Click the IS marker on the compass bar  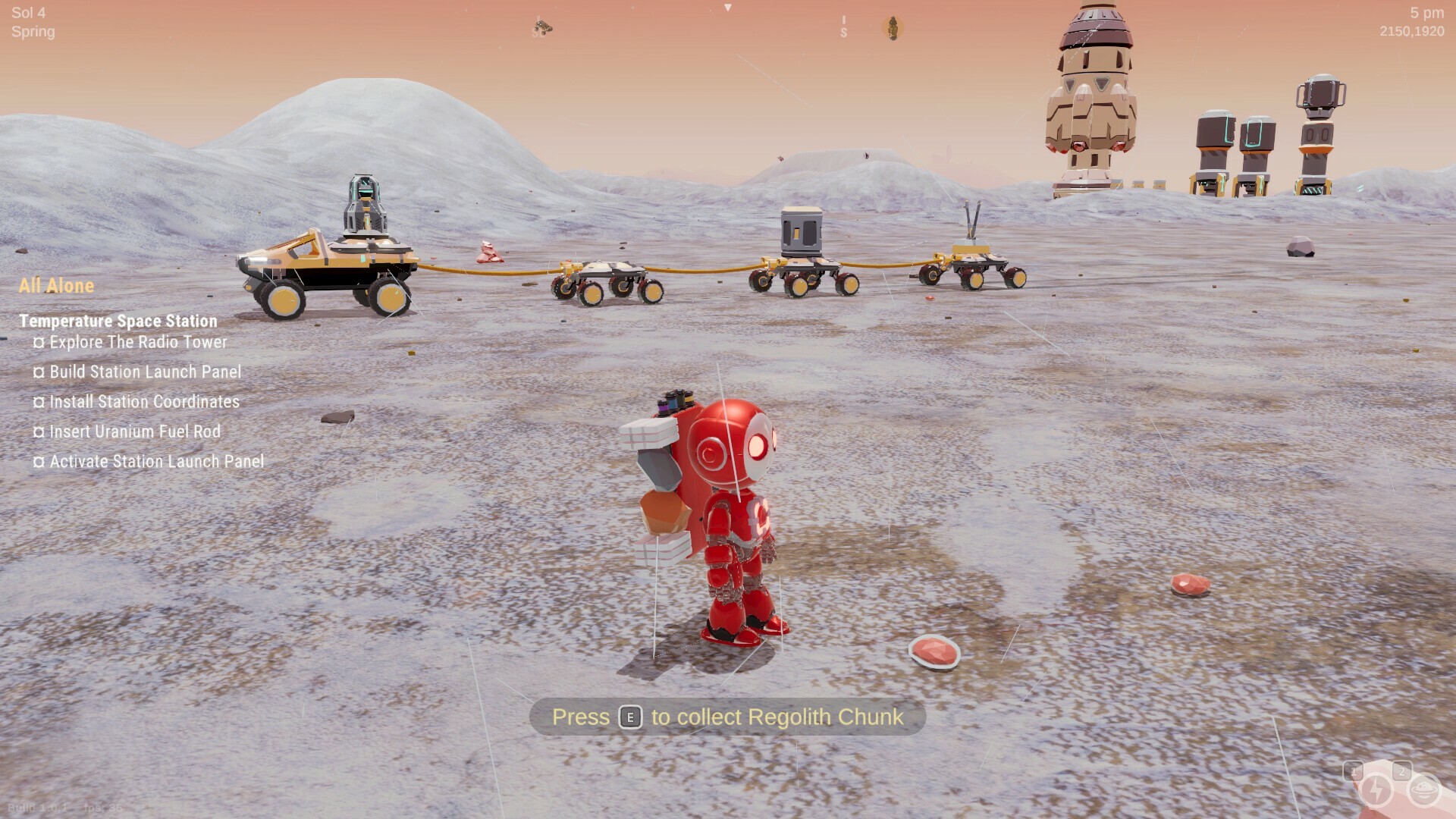843,27
